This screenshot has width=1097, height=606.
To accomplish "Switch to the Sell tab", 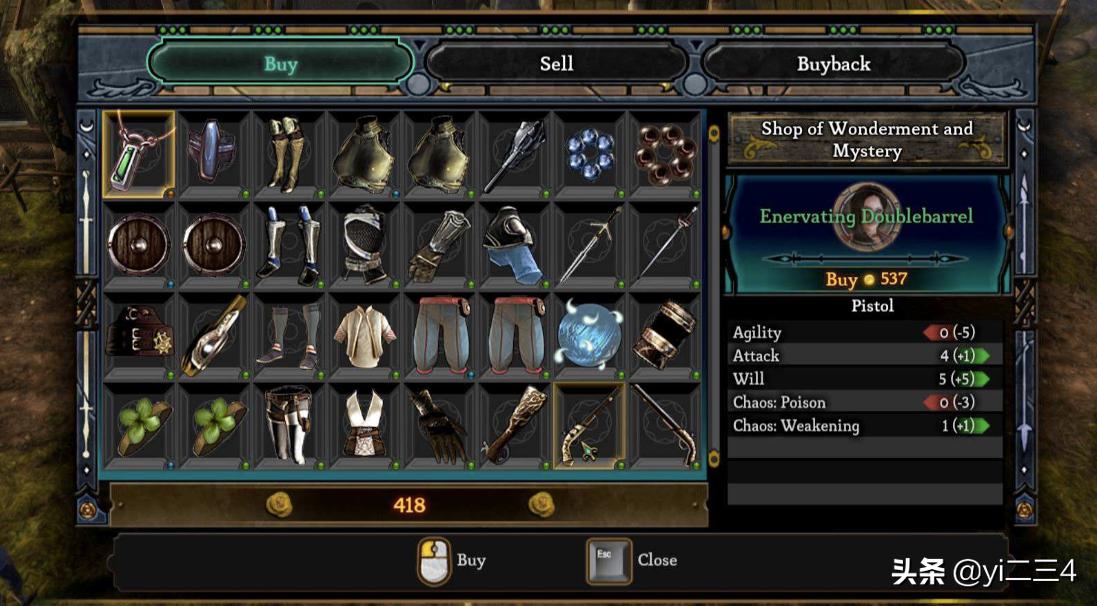I will pos(556,64).
